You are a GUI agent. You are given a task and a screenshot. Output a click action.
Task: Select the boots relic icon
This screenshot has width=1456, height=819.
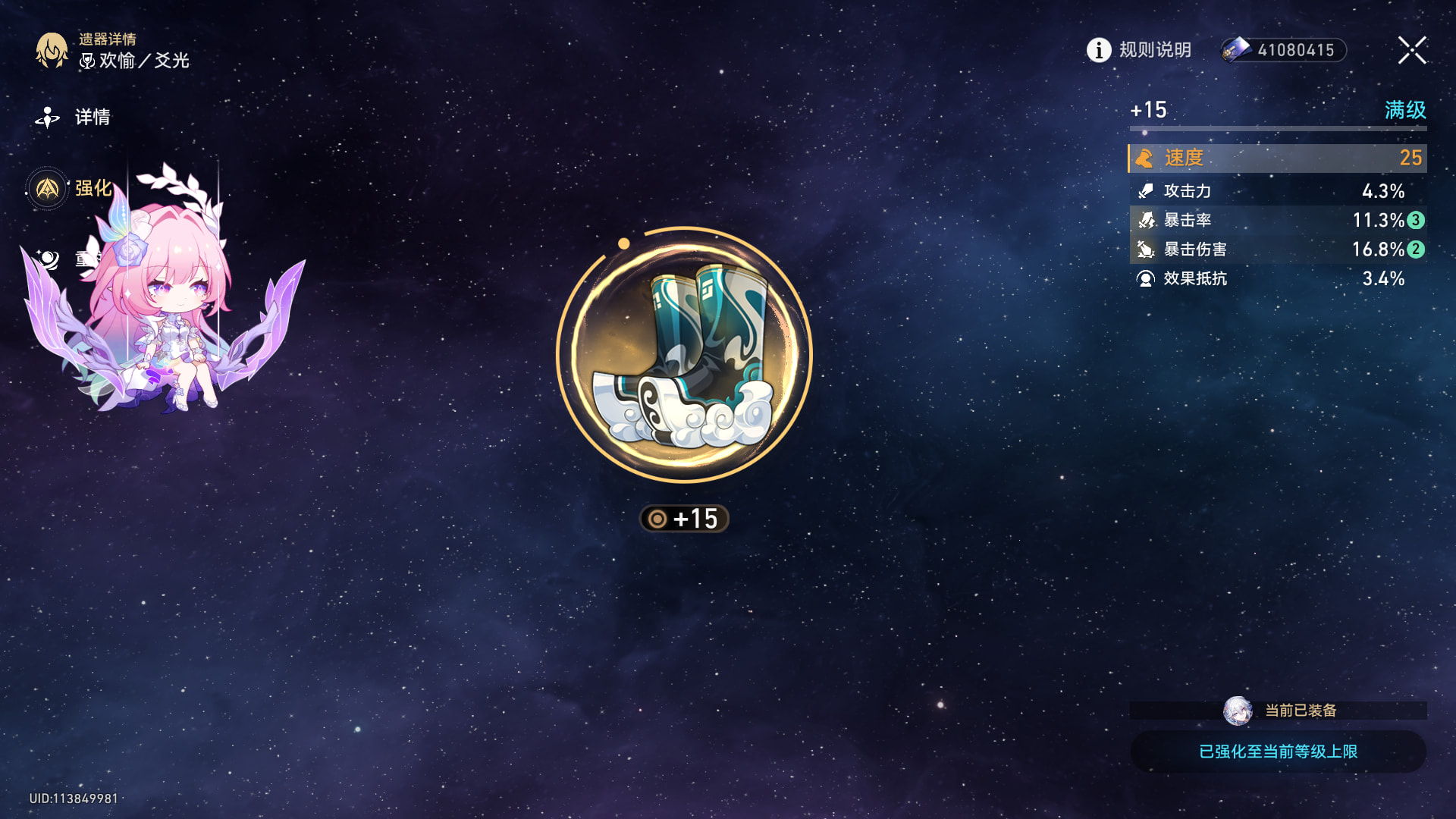tap(684, 355)
